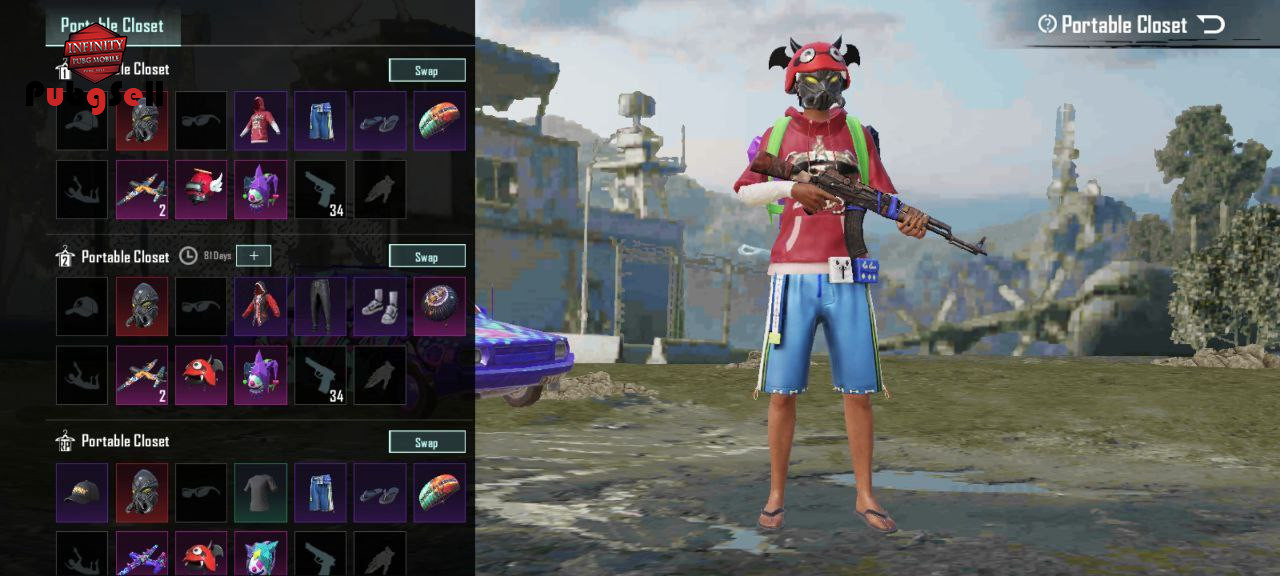Select the red hoodie outfit slot
1280x576 pixels.
(260, 121)
